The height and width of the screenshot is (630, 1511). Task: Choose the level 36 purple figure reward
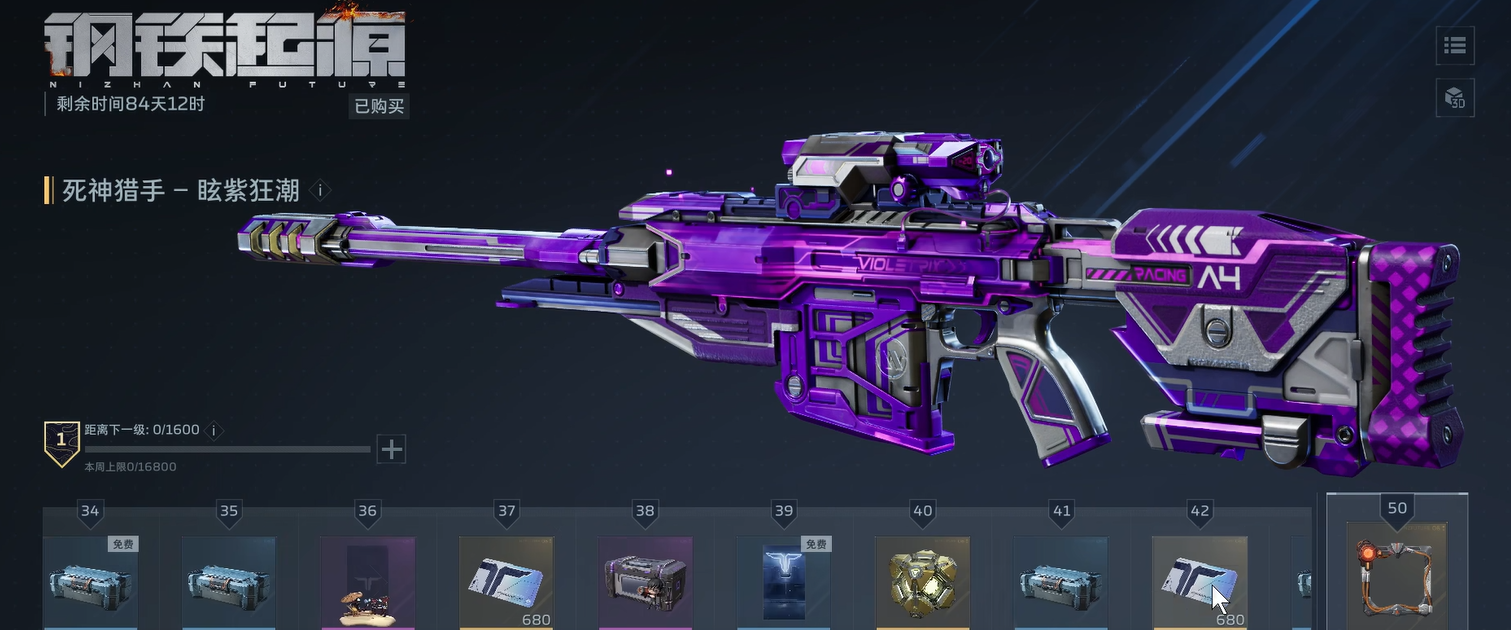367,582
